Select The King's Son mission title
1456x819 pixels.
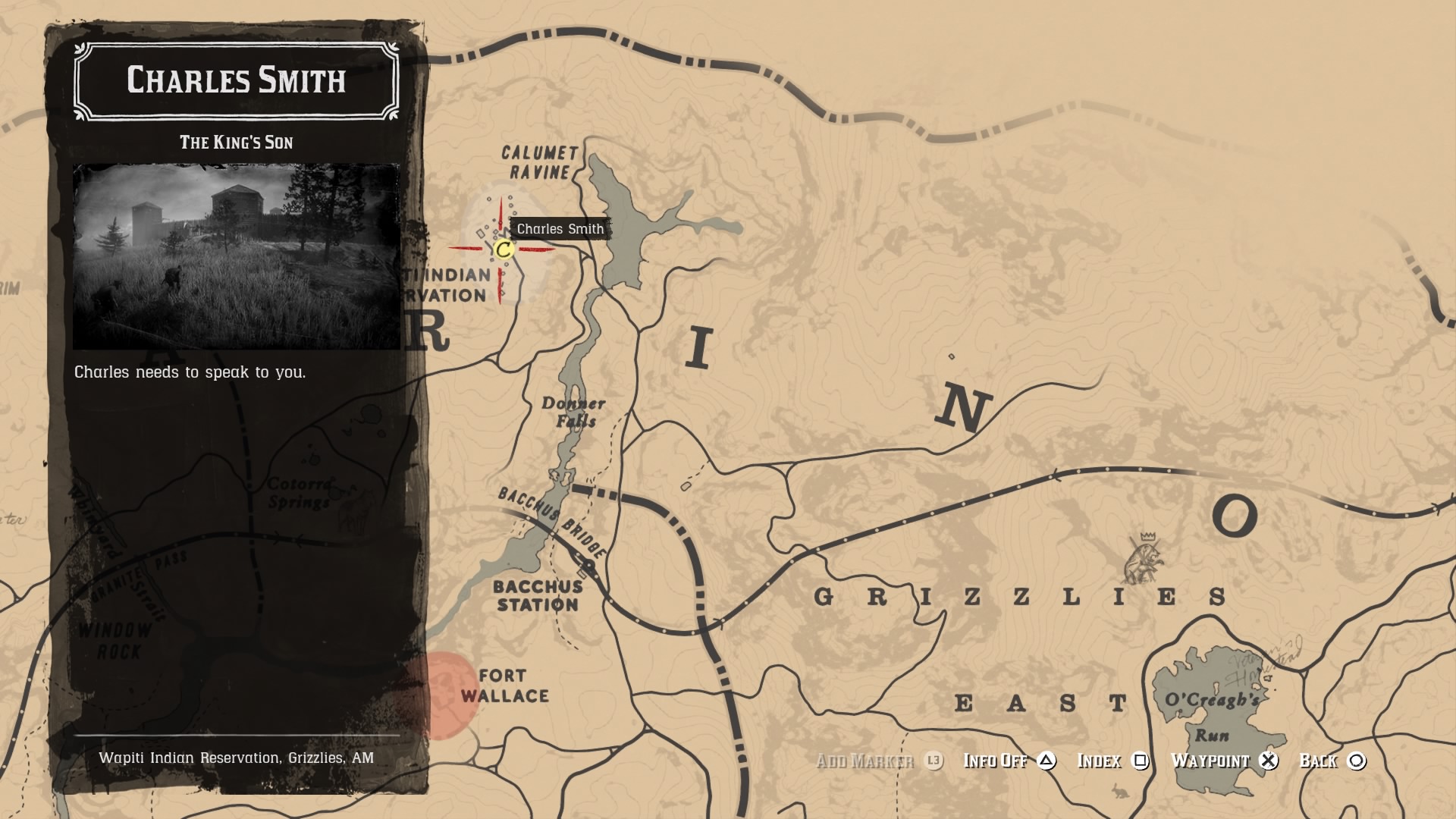(235, 141)
